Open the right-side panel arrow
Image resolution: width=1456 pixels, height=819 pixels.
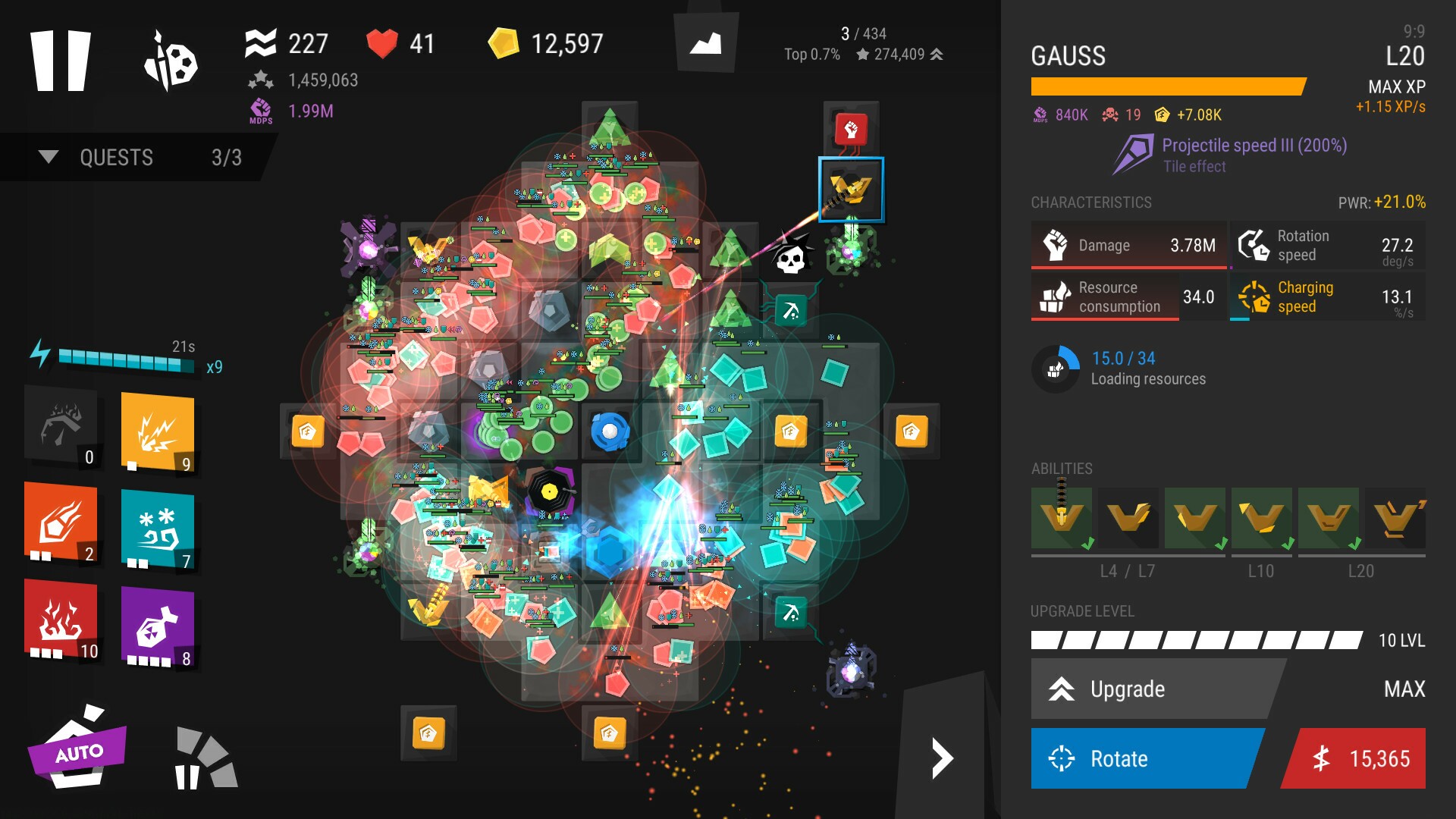[944, 757]
